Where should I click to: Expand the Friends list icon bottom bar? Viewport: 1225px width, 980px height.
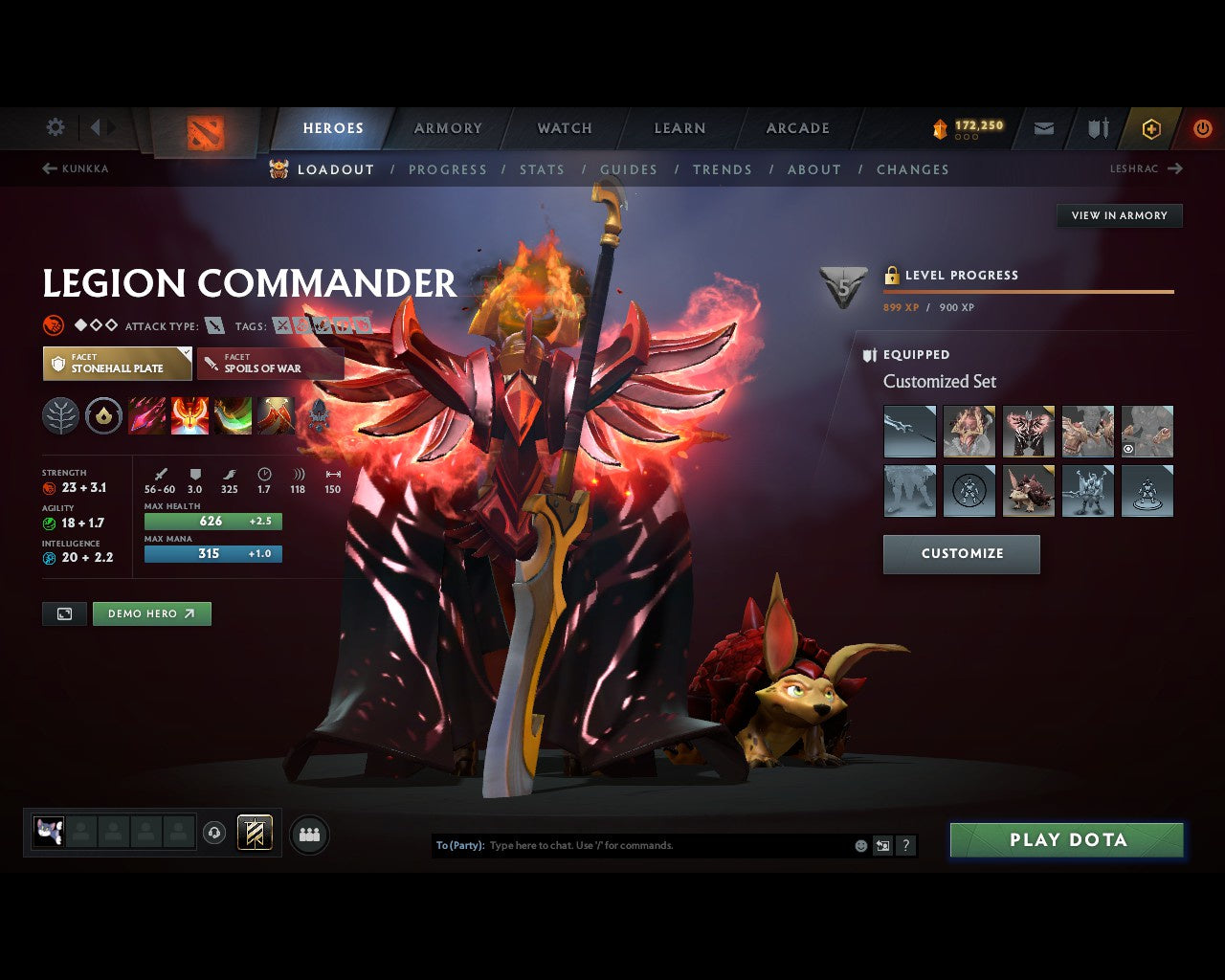point(308,833)
